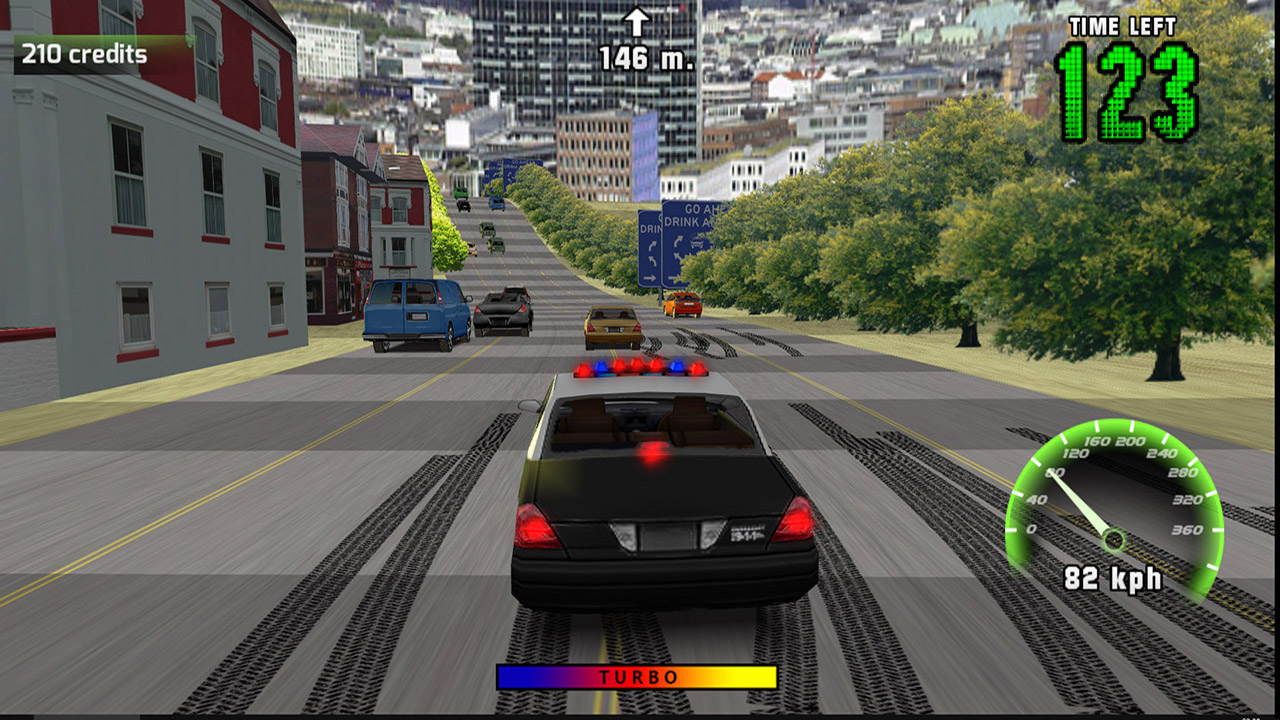
Task: Click the 210 credits display
Action: click(x=85, y=55)
